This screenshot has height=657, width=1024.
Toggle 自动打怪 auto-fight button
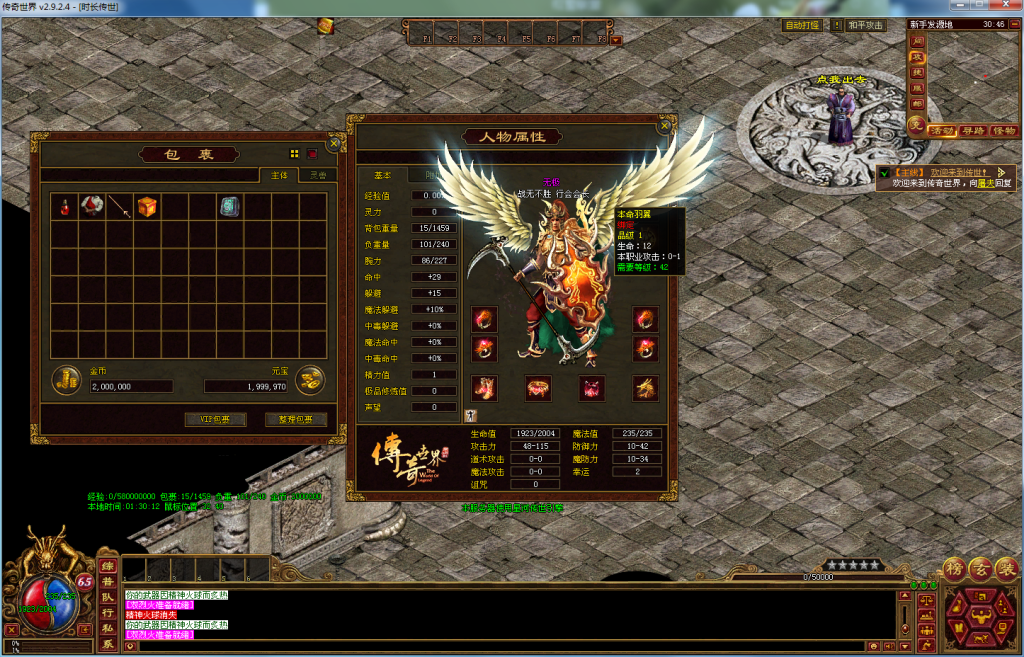coord(802,25)
